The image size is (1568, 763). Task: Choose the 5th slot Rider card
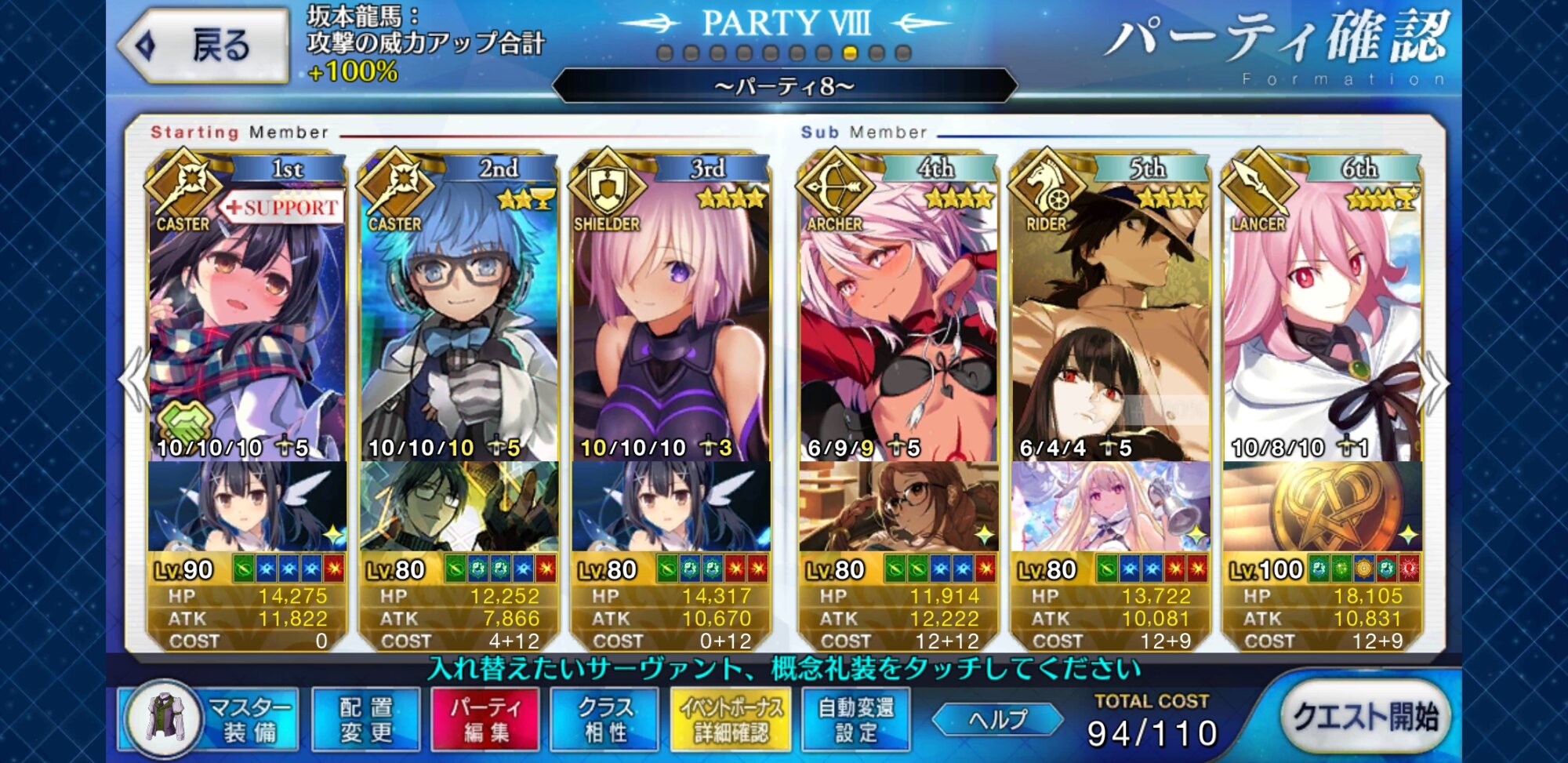(x=1110, y=329)
